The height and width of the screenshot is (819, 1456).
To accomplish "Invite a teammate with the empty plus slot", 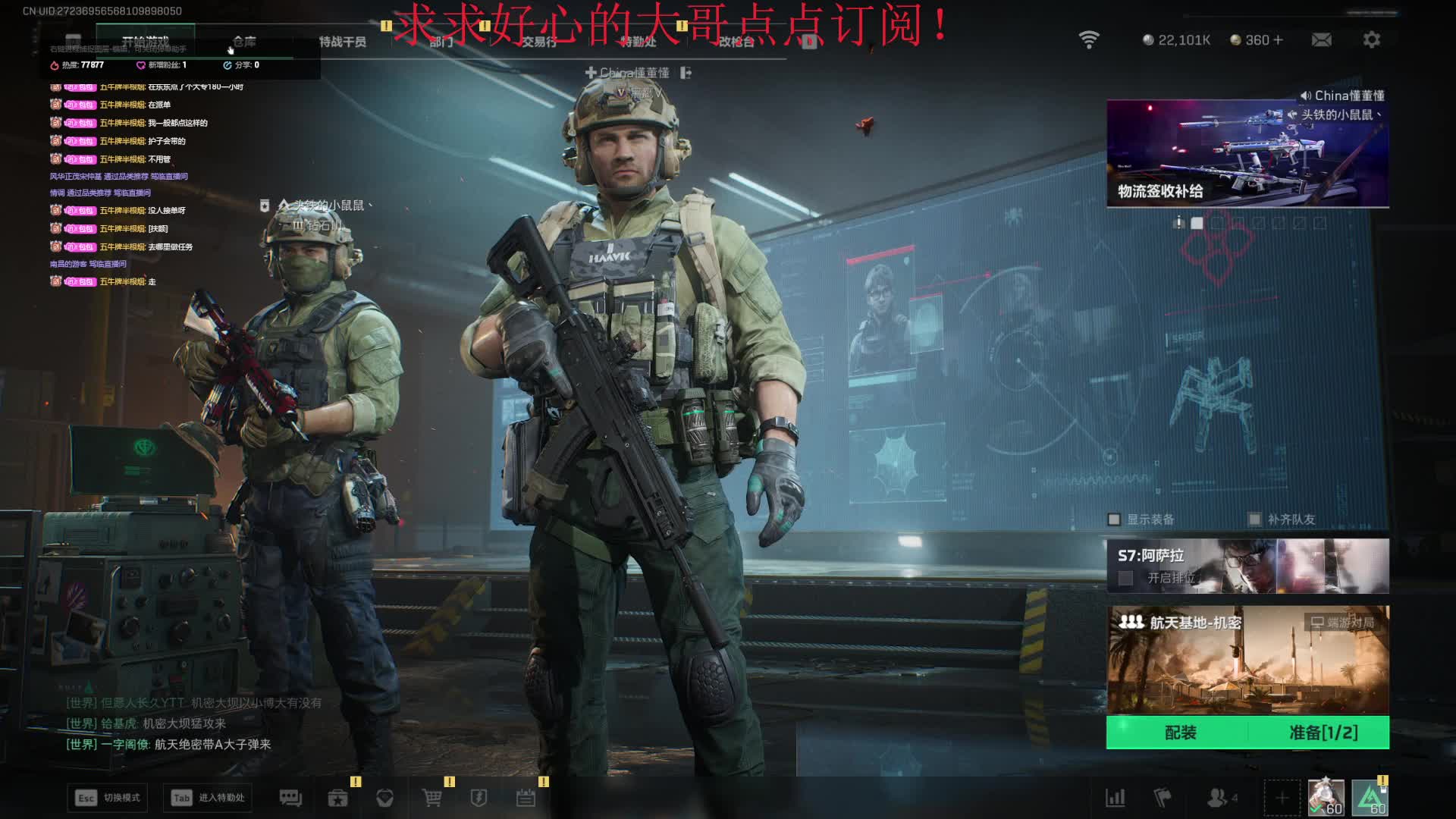I will [1282, 798].
